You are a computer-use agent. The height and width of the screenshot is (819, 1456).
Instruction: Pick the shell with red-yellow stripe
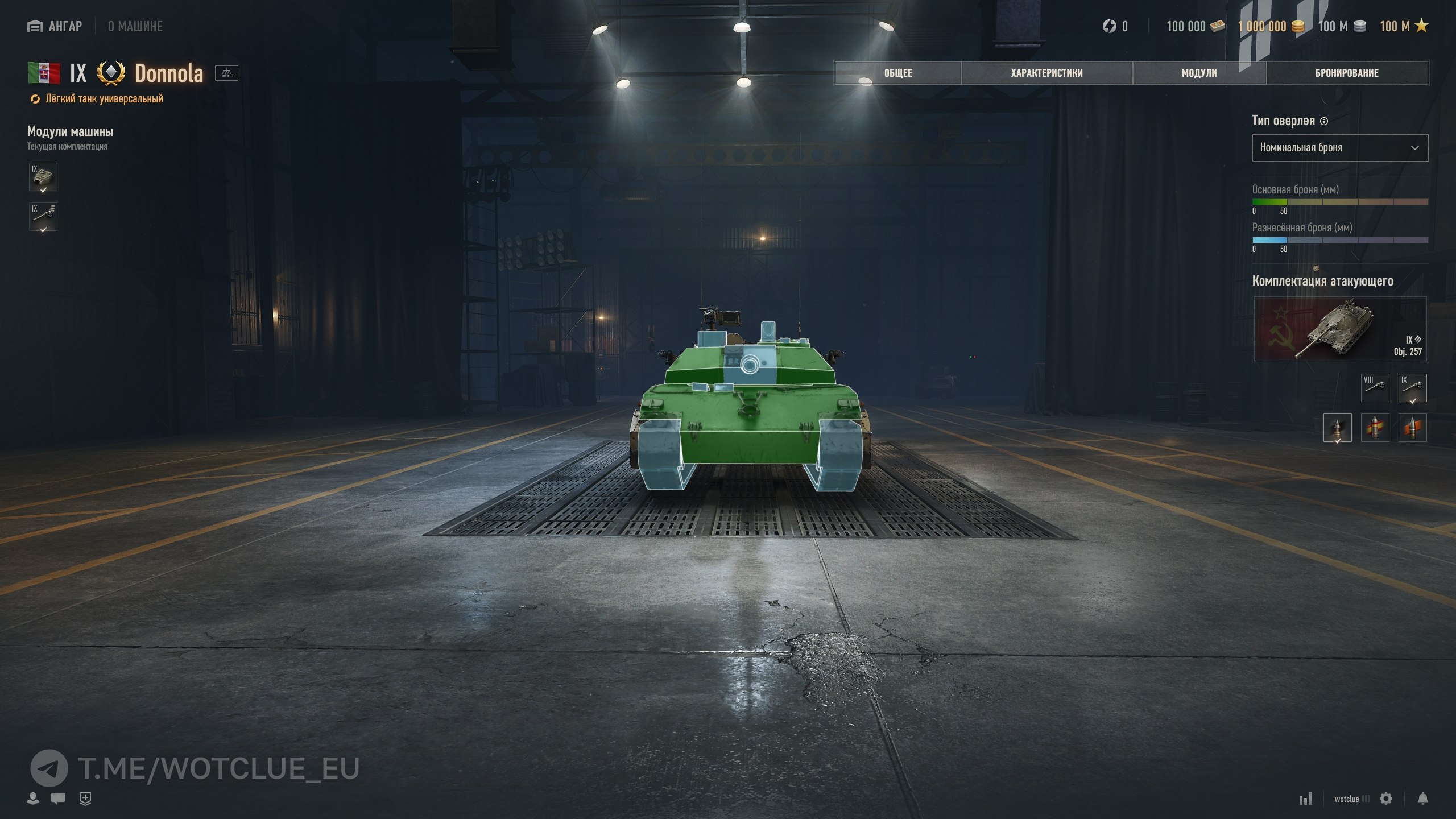click(x=1375, y=428)
